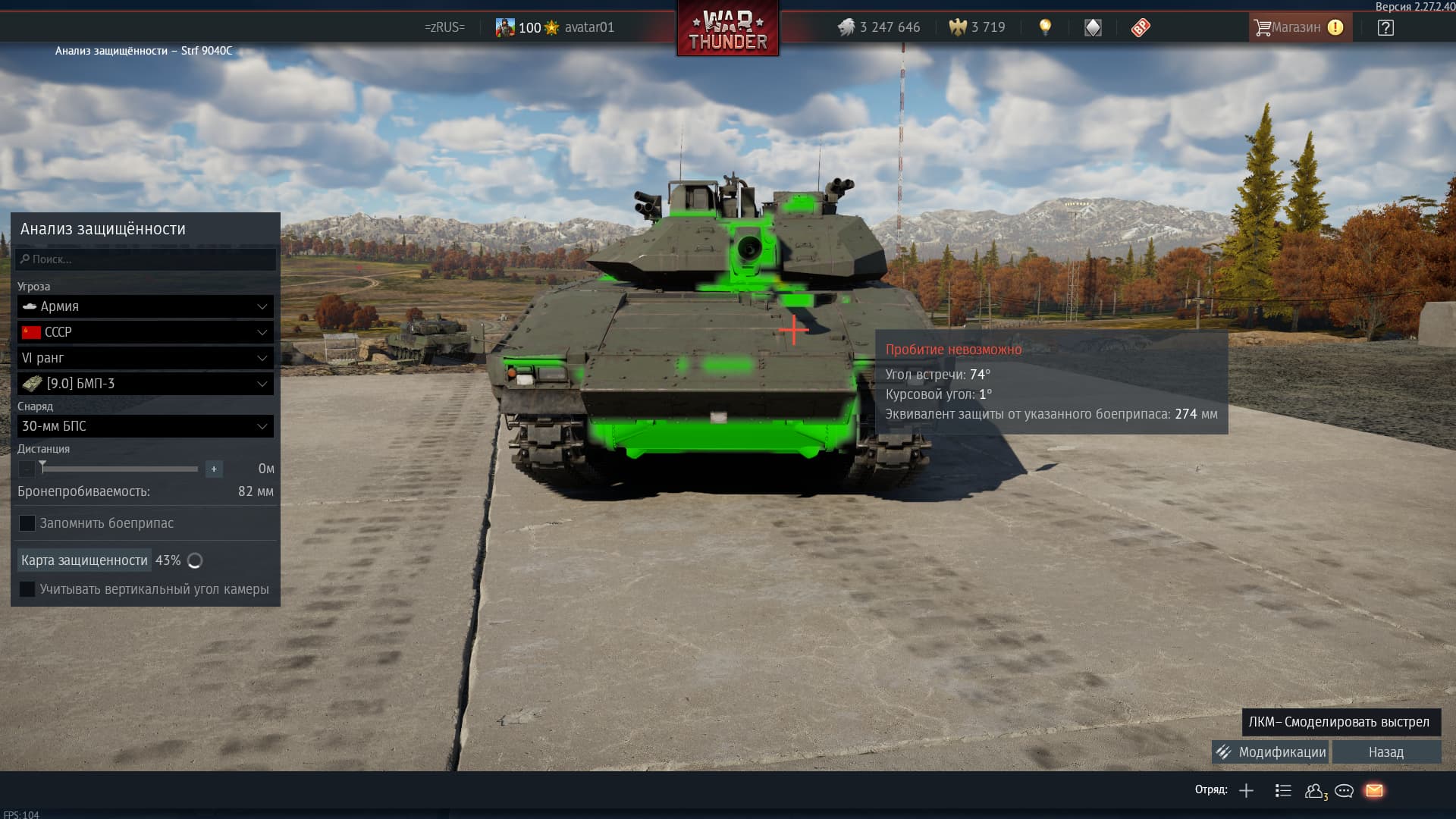Open Модификации
Image resolution: width=1456 pixels, height=819 pixels.
coord(1270,752)
